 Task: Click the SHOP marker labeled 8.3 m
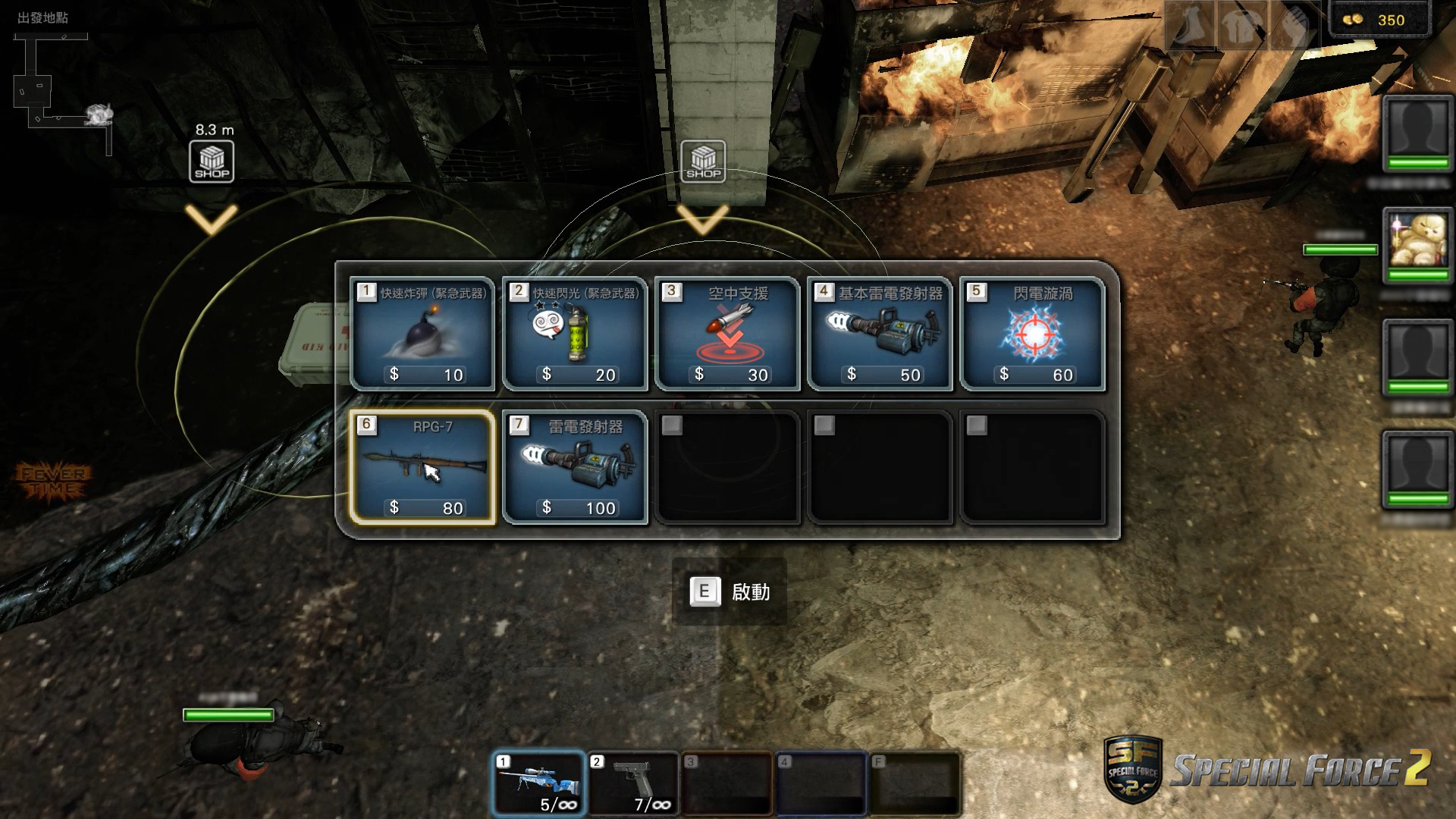coord(212,162)
